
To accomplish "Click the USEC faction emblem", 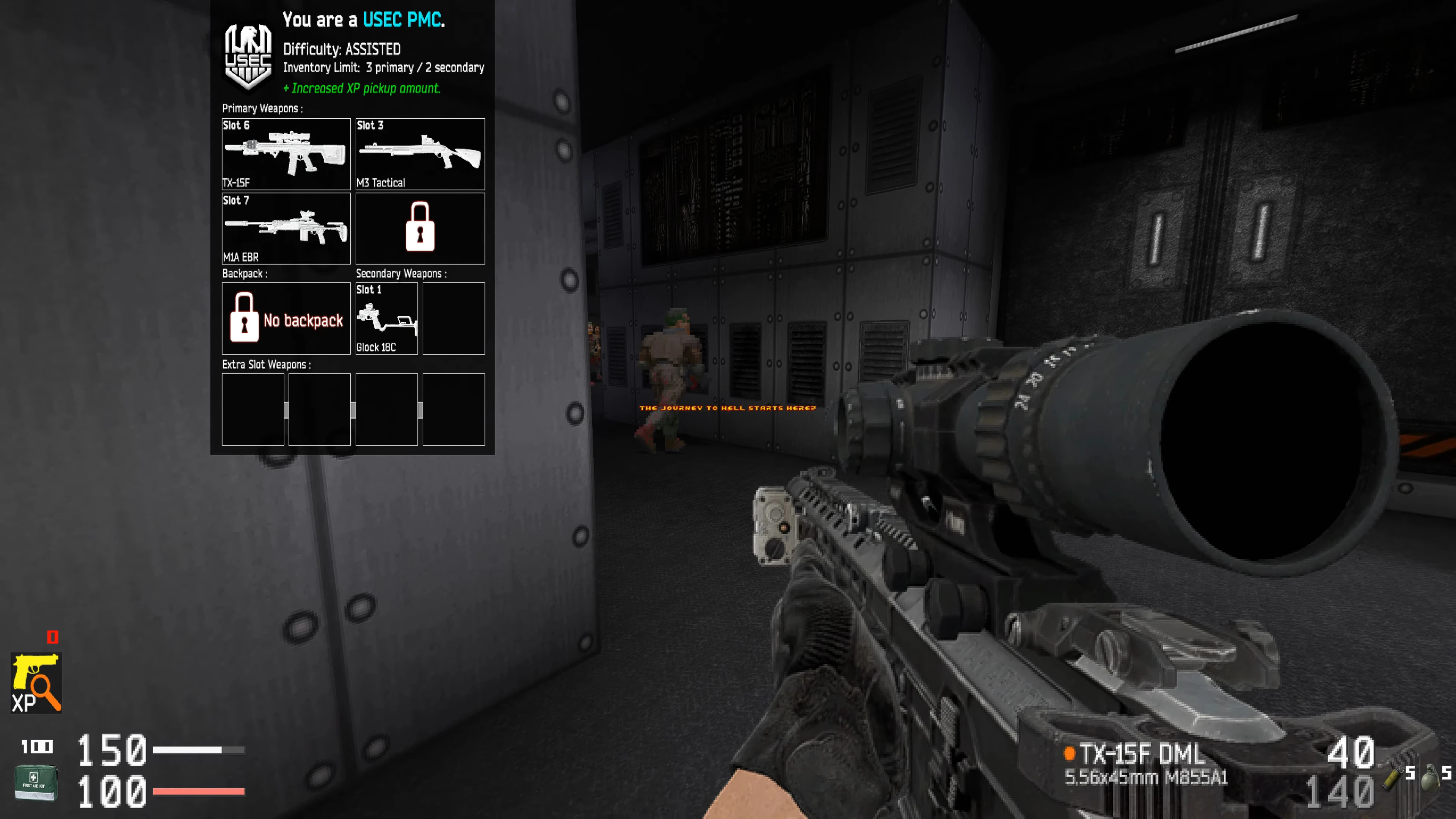I will (249, 51).
